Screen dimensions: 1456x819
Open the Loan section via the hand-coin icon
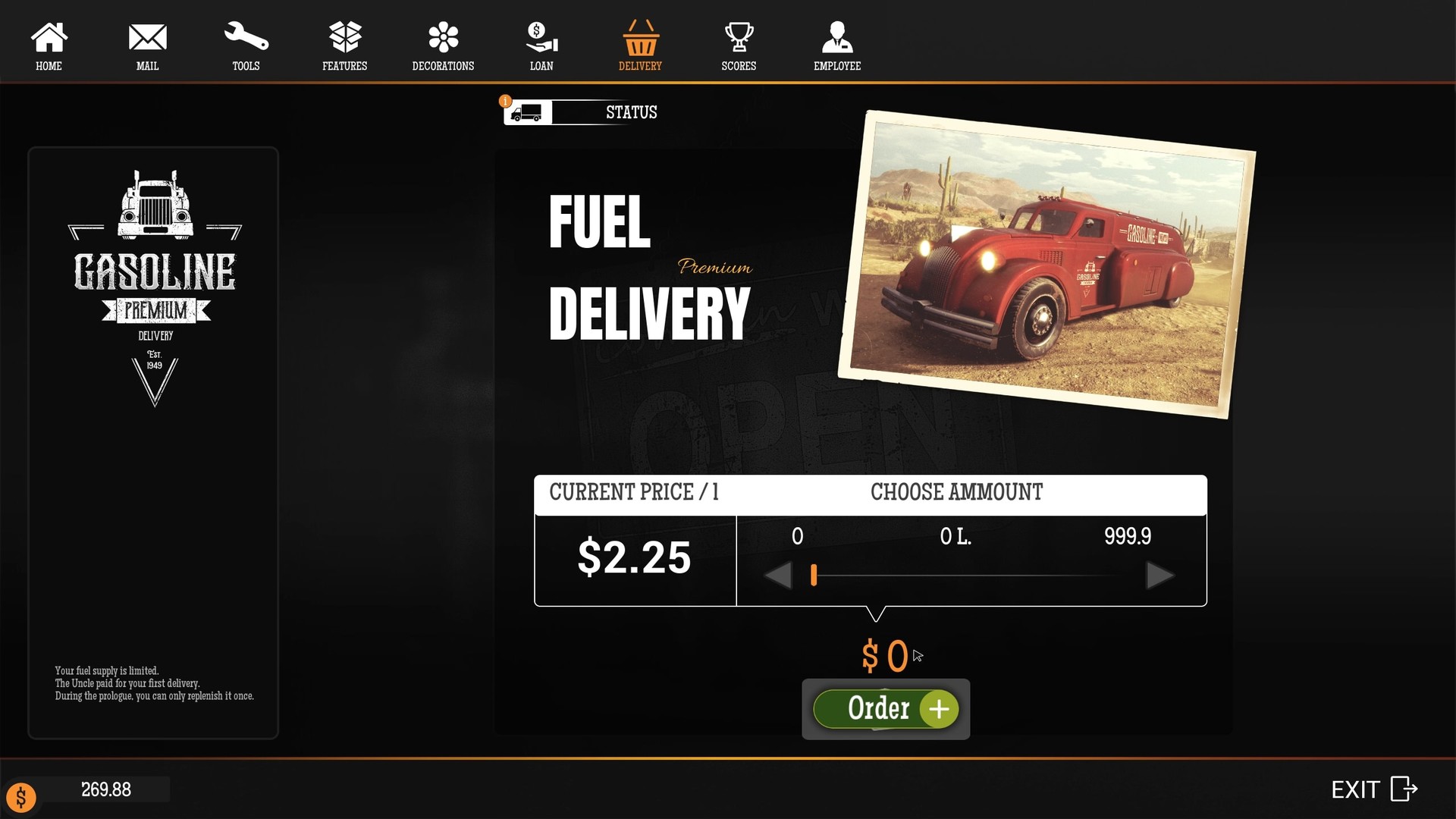(541, 35)
